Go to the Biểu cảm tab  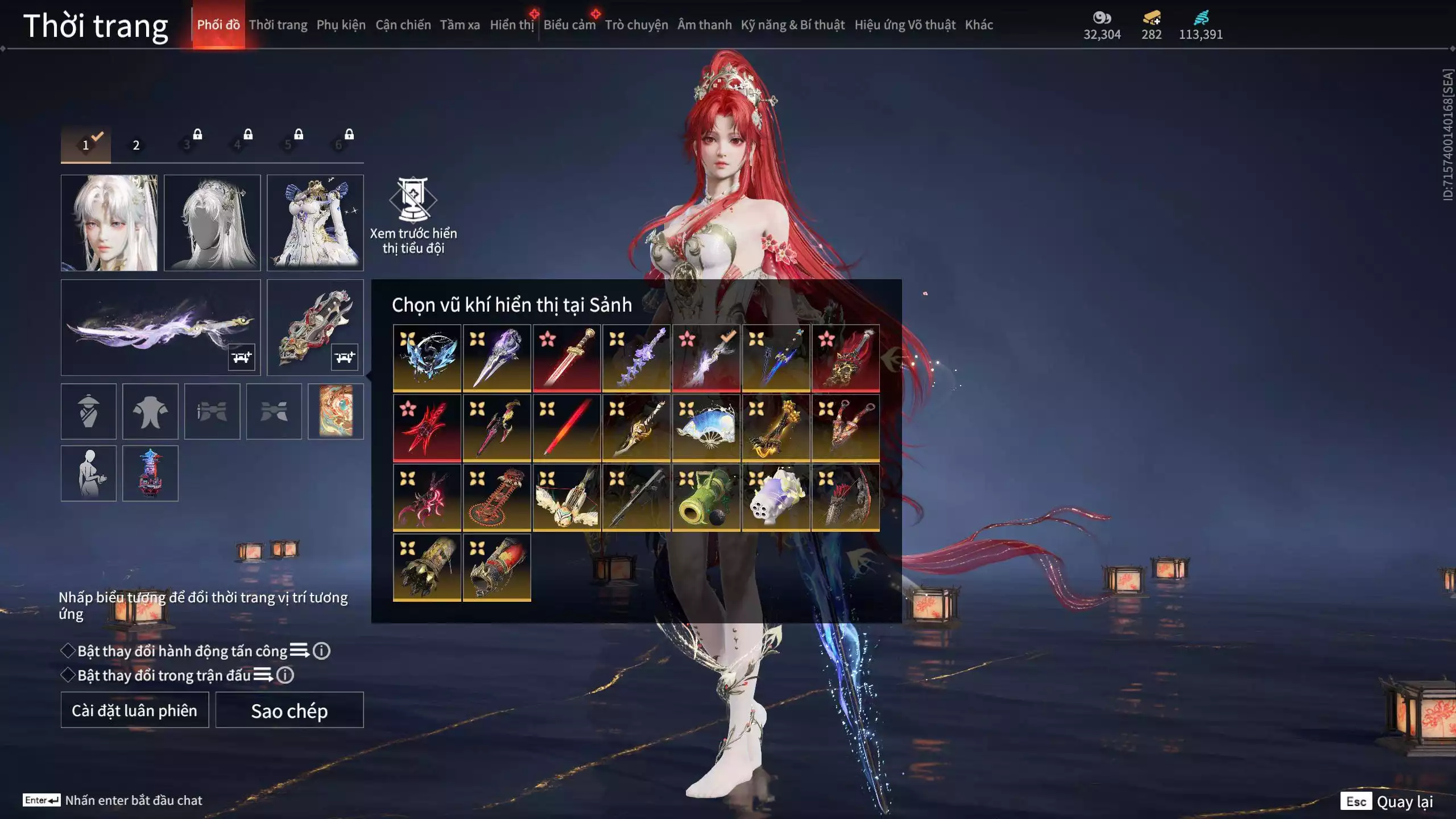569,25
